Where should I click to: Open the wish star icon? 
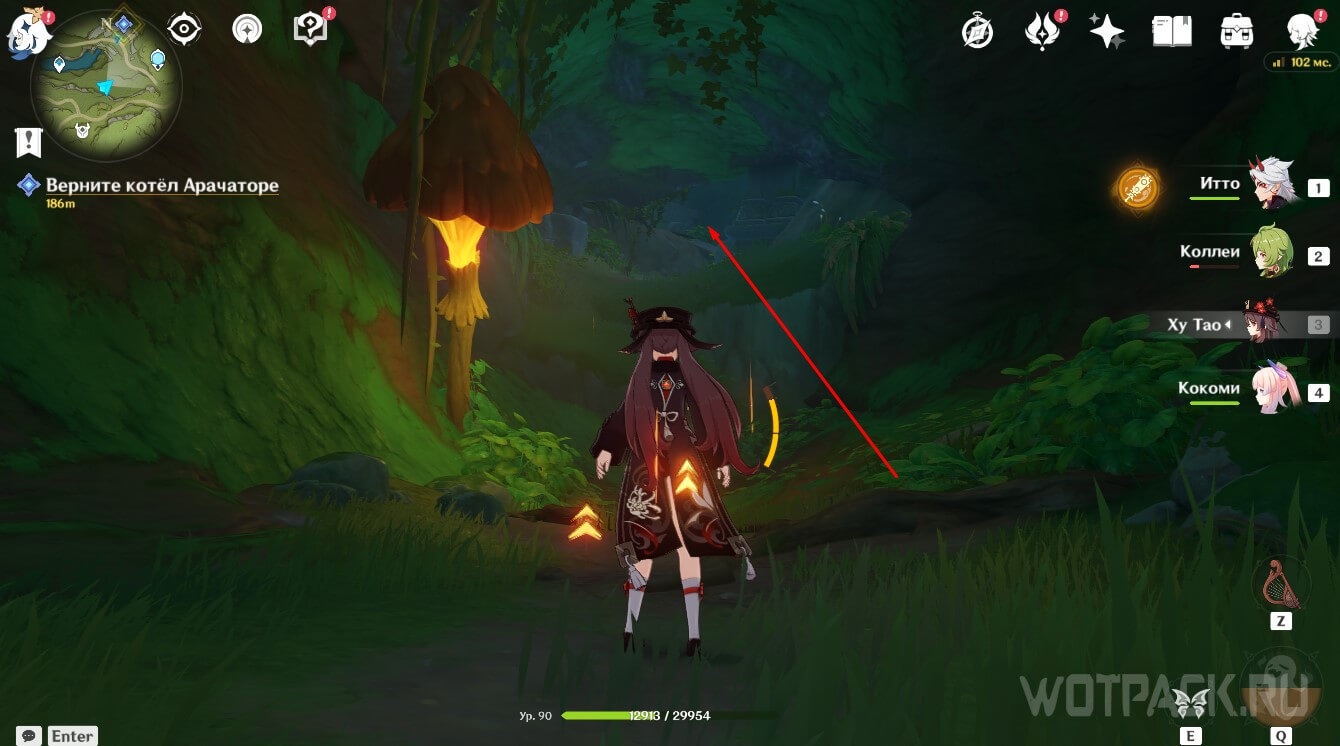(1107, 32)
